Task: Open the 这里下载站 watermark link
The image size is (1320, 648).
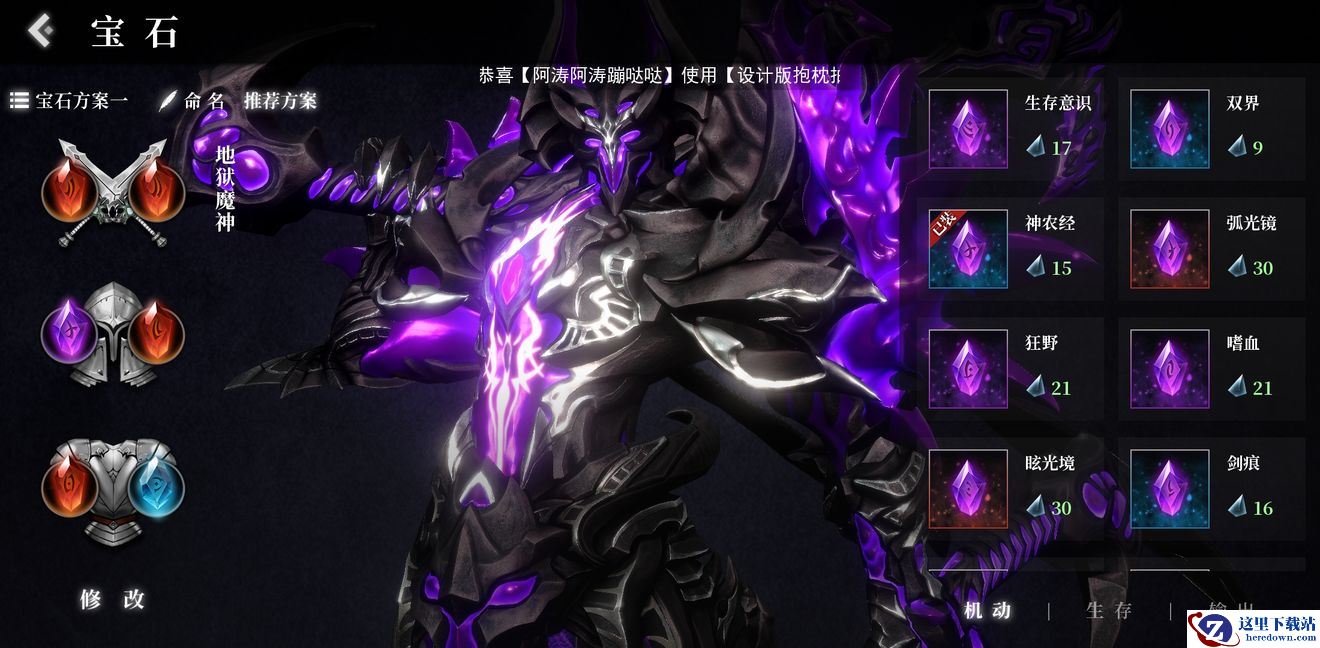Action: (1253, 628)
